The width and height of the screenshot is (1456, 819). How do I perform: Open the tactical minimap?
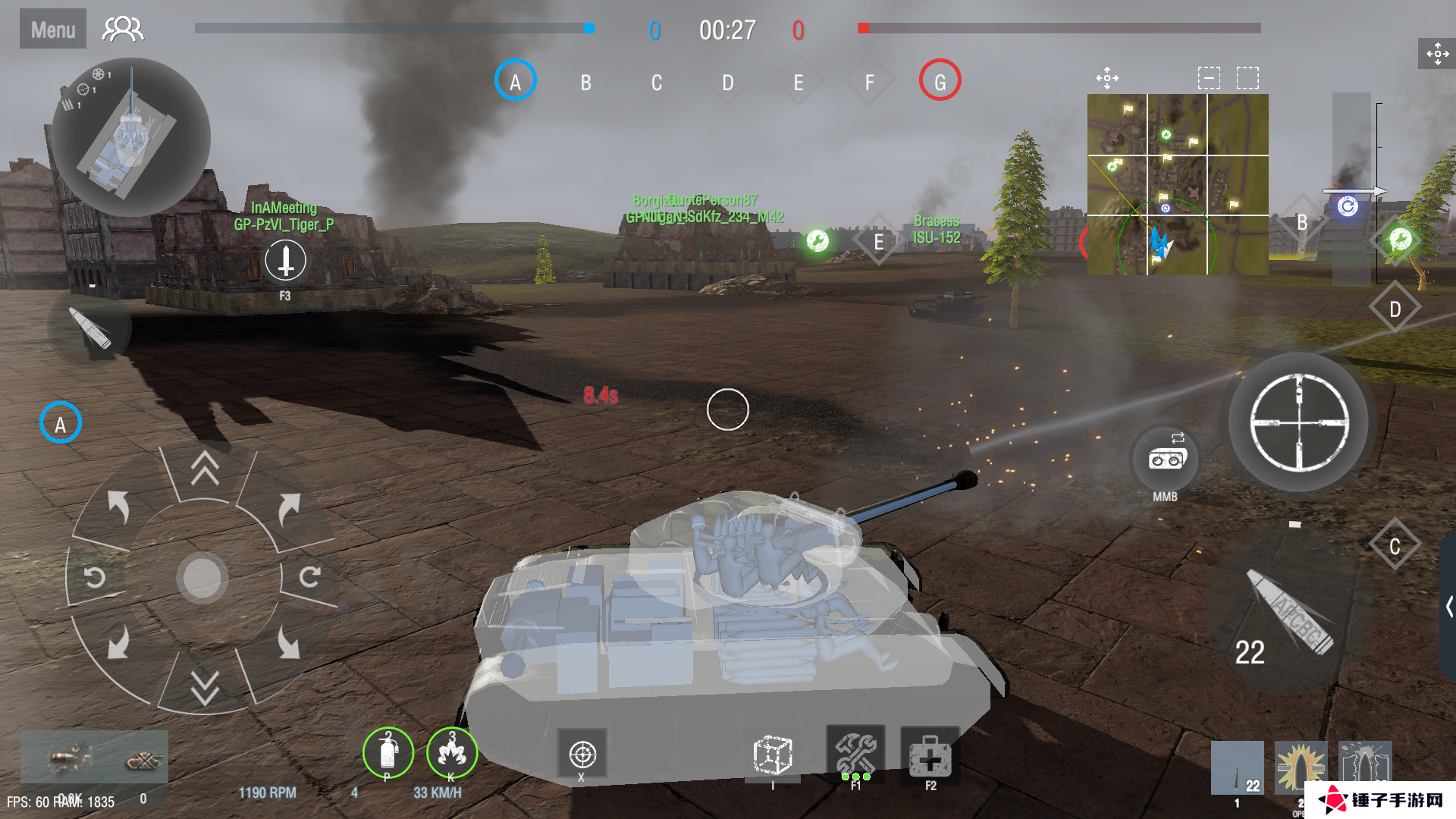coord(1177,184)
